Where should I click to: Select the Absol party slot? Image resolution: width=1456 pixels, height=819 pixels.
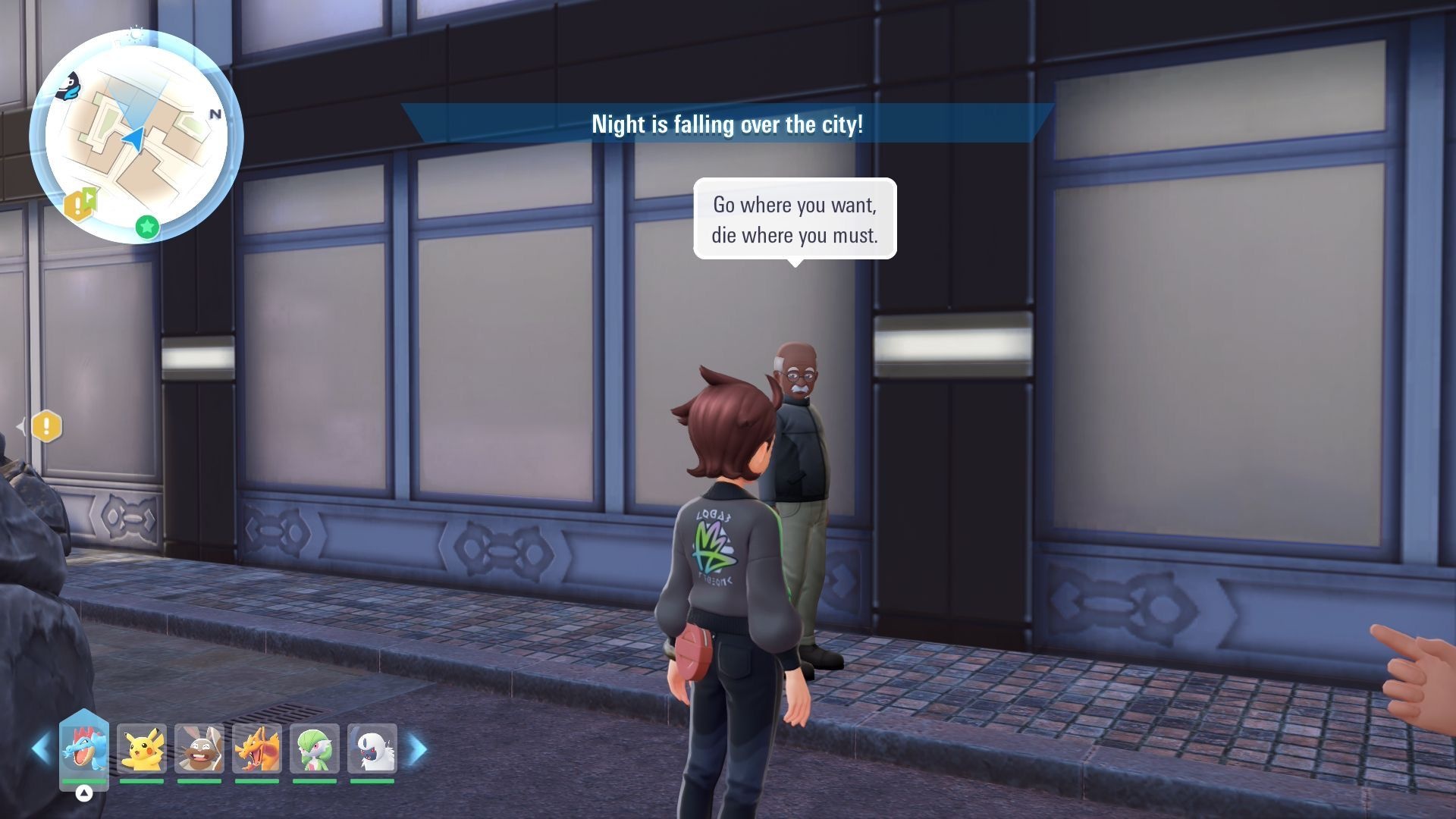[372, 748]
